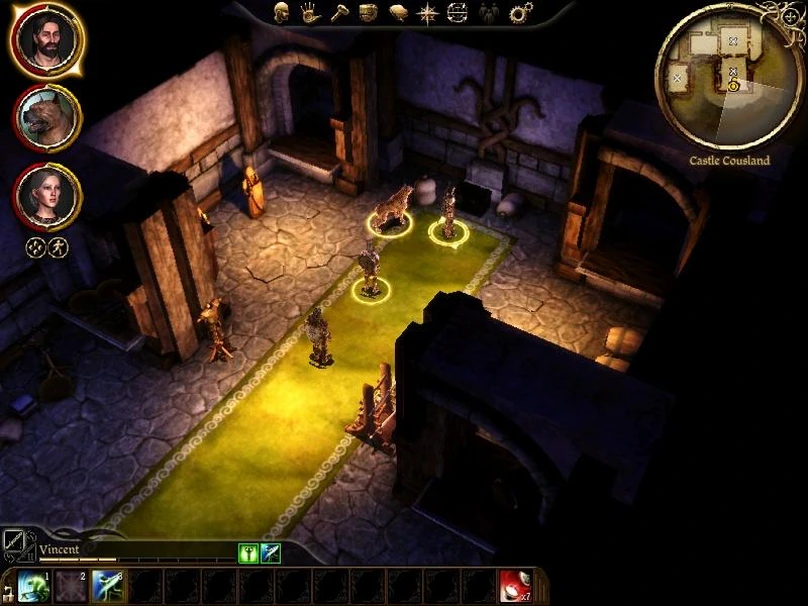Select the blonde woman's party portrait
Image resolution: width=808 pixels, height=606 pixels.
pos(47,195)
